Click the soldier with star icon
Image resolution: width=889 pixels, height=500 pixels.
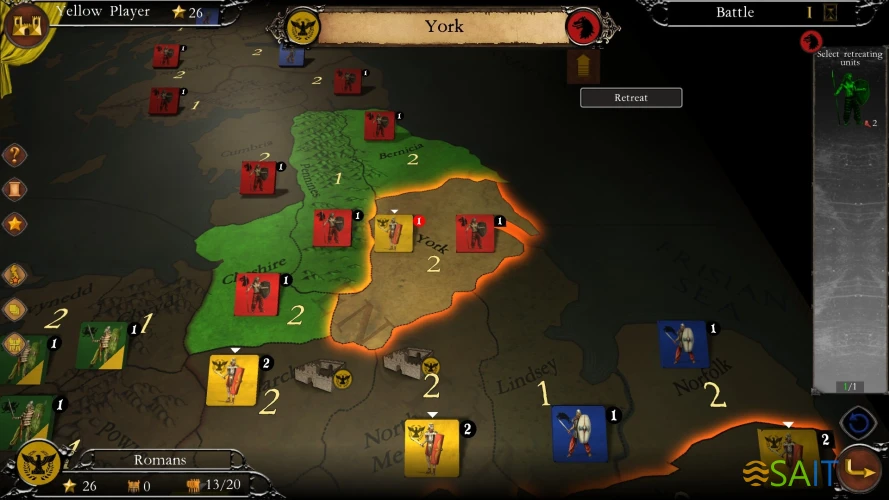click(15, 275)
